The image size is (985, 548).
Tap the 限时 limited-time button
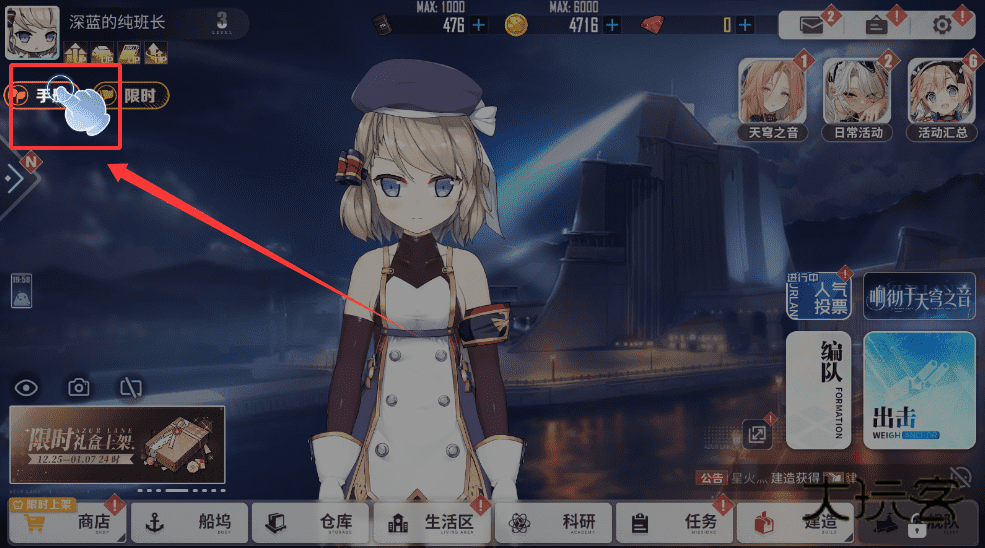coord(132,95)
